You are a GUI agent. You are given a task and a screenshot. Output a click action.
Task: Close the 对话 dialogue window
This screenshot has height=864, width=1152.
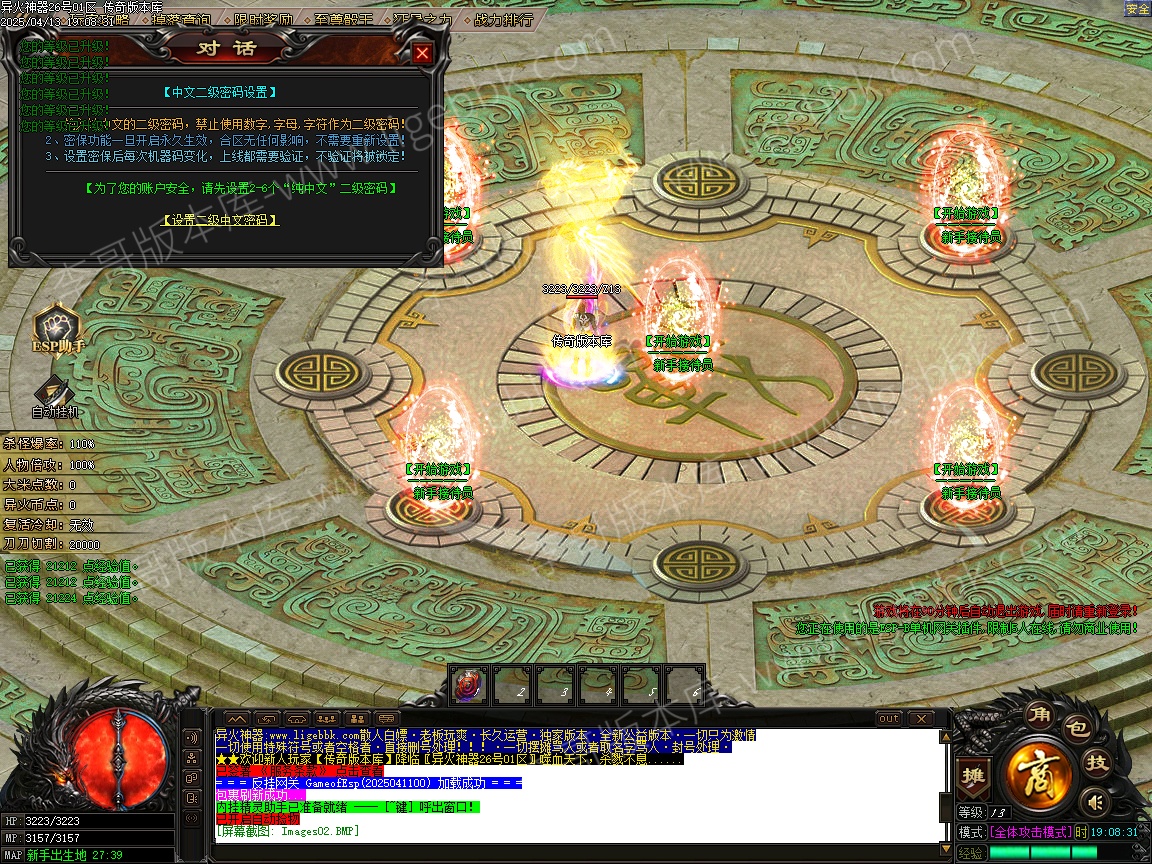click(x=423, y=53)
